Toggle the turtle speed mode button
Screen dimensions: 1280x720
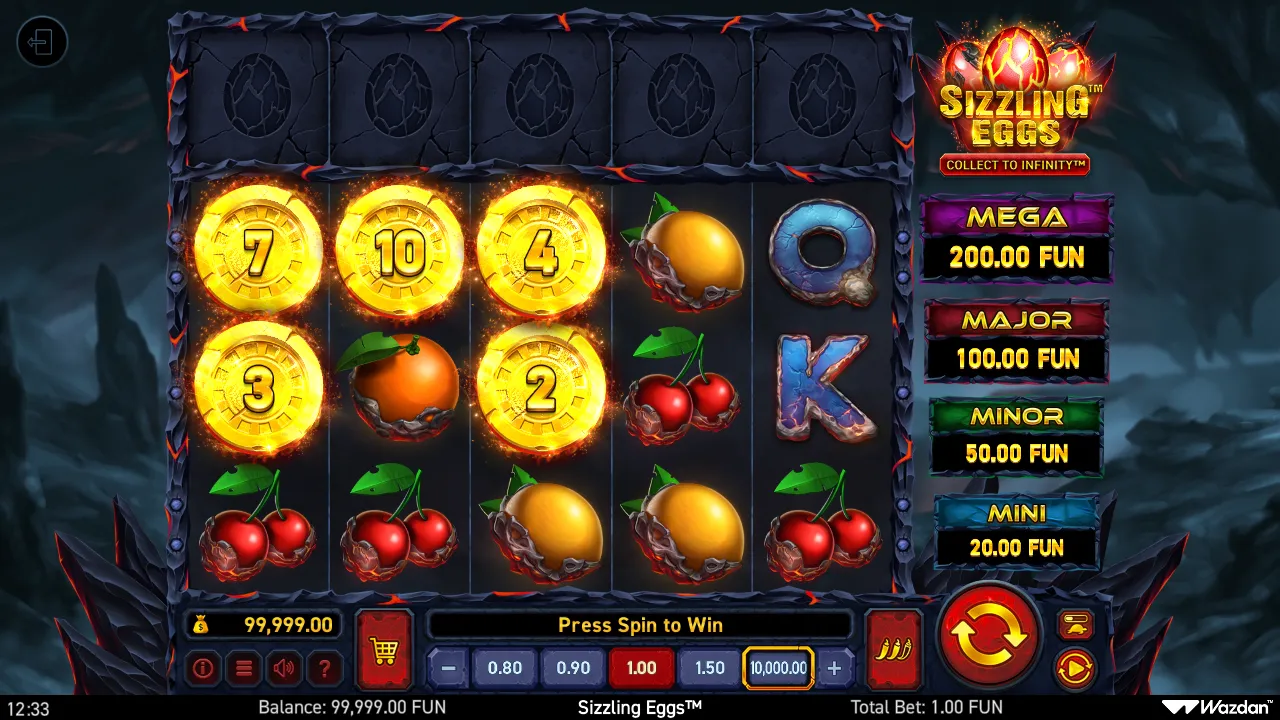pyautogui.click(x=1075, y=625)
